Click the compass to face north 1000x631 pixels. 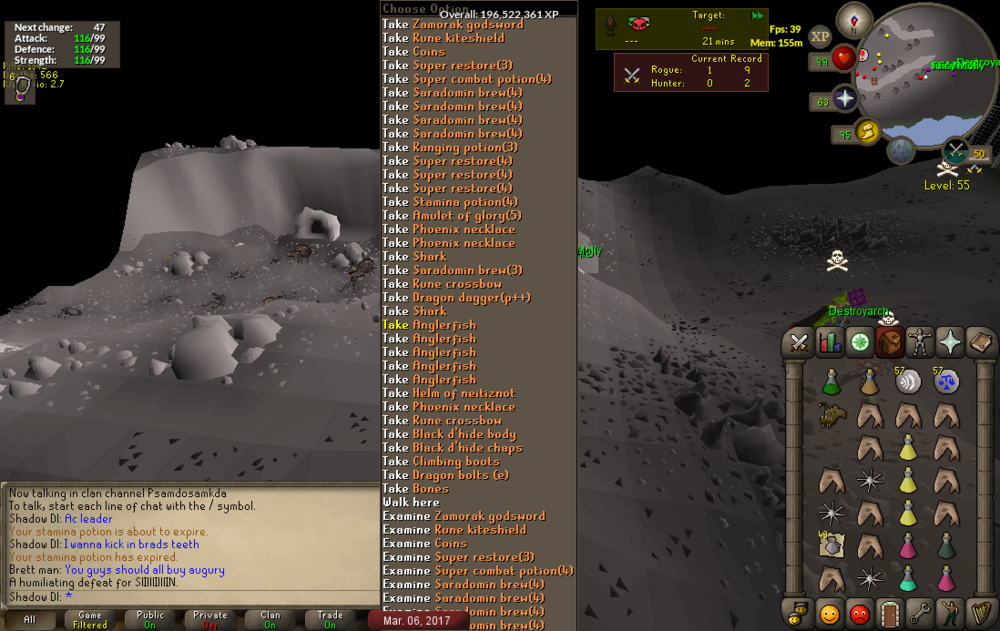click(854, 18)
